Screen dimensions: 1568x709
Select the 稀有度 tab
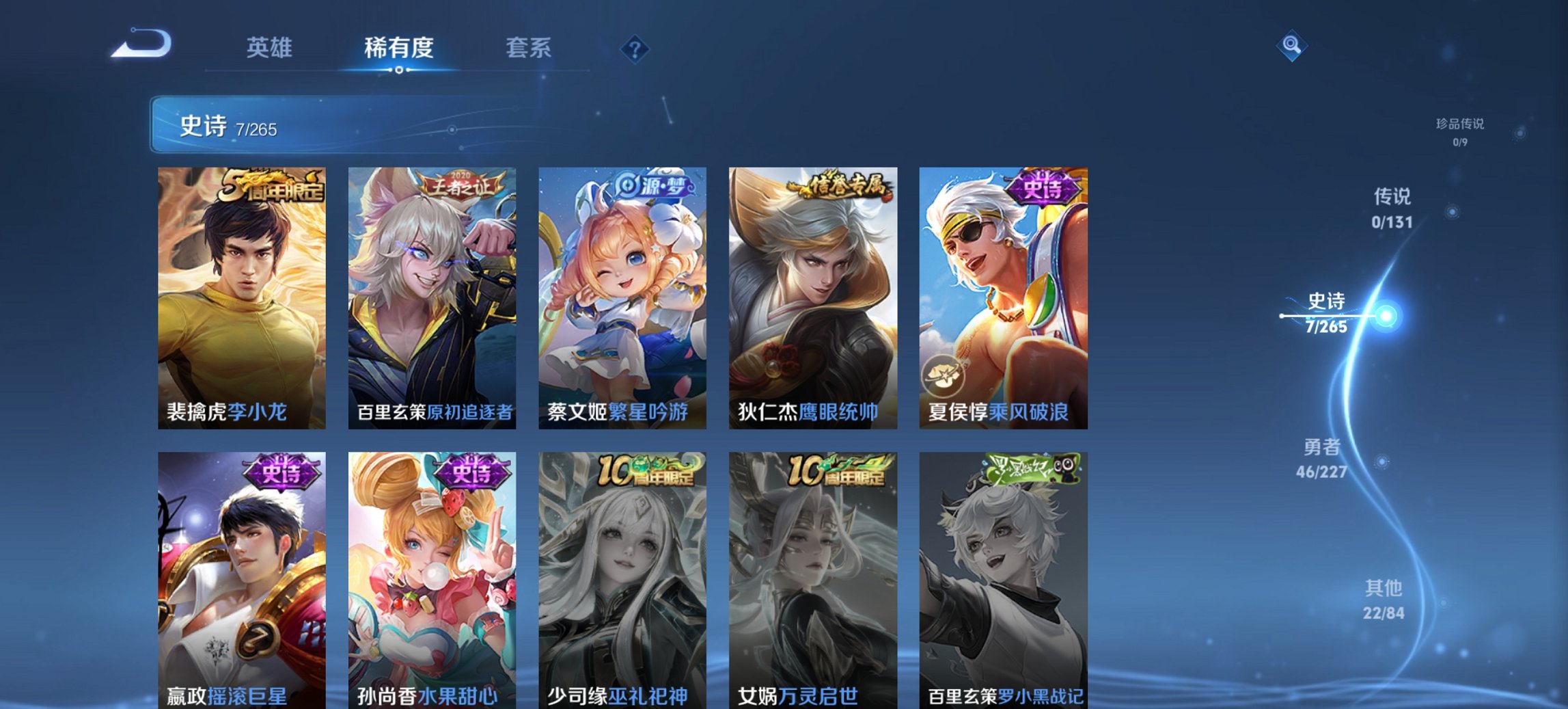pyautogui.click(x=398, y=48)
